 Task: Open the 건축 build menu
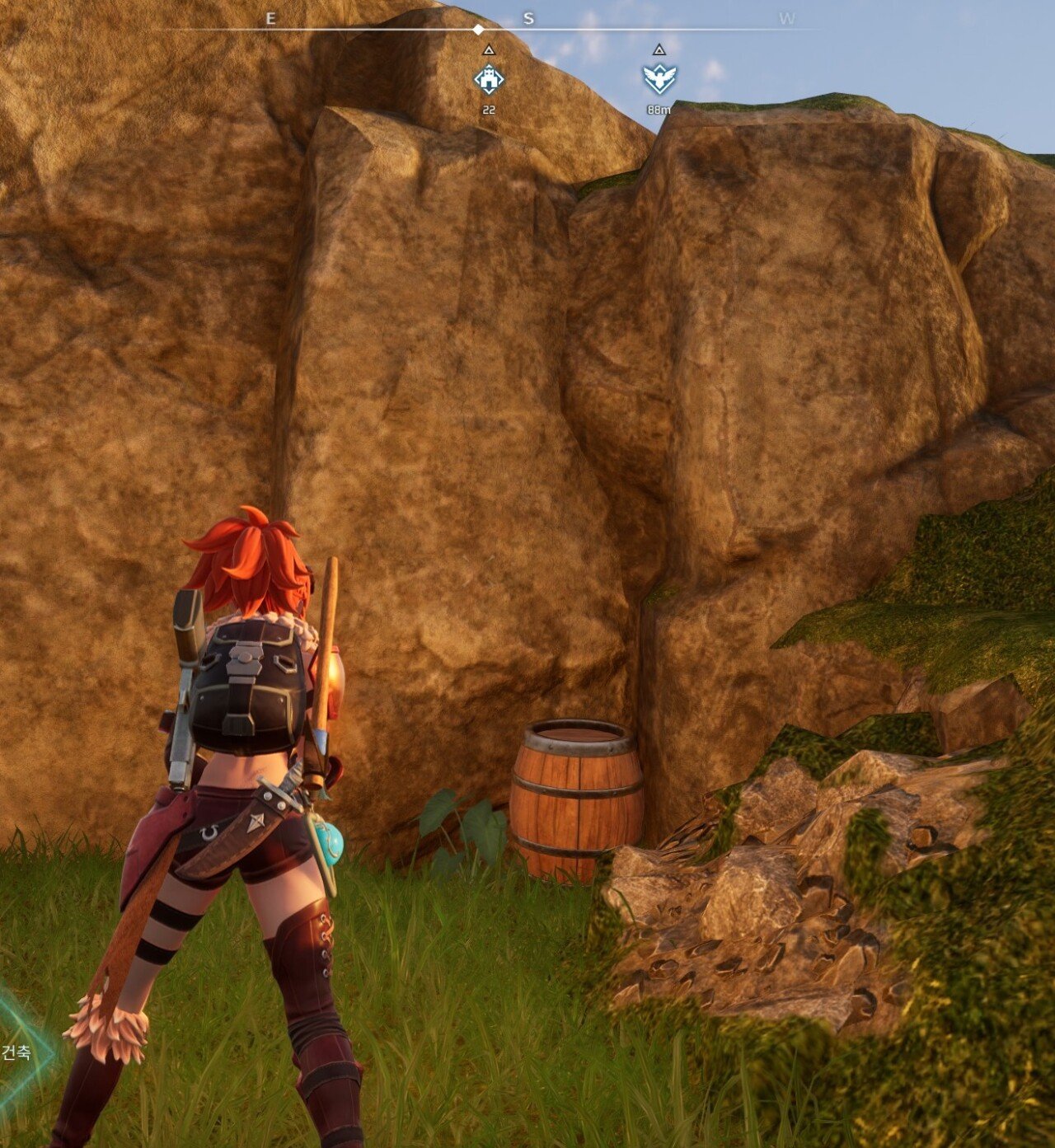point(18,1052)
